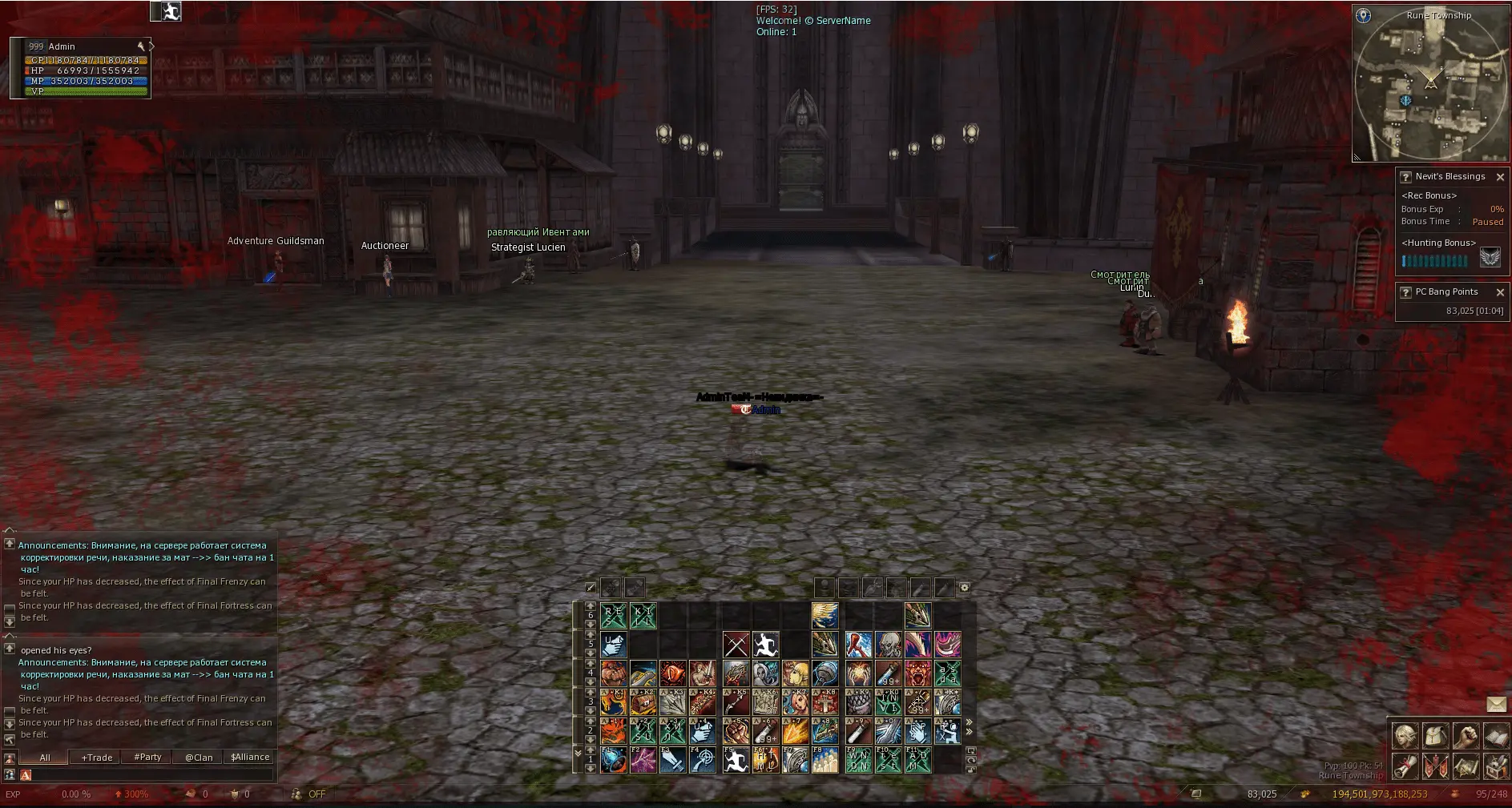Open the actions fist icon
Viewport: 1512px width, 808px height.
(1466, 735)
